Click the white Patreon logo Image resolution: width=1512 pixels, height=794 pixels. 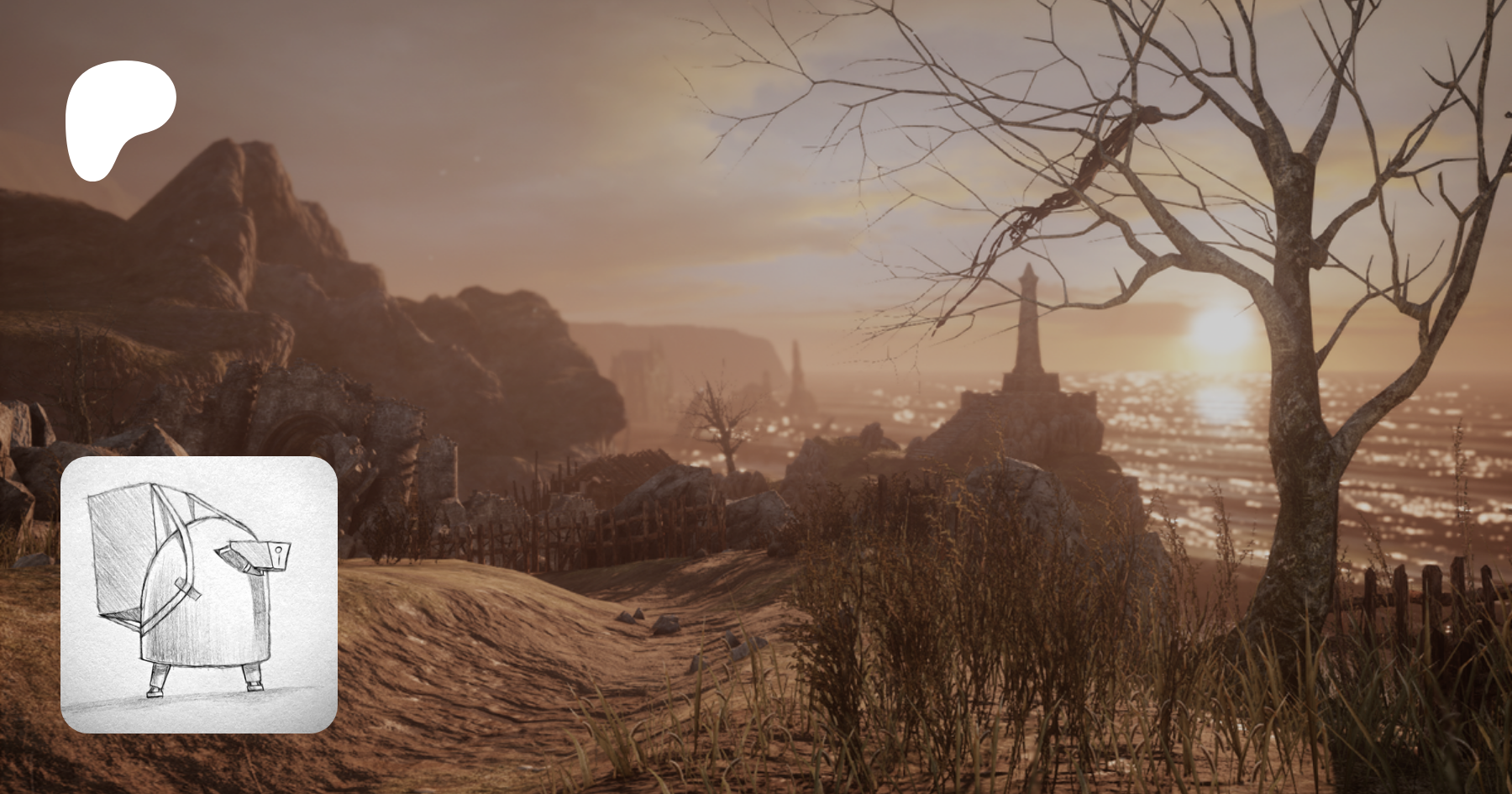(x=118, y=118)
